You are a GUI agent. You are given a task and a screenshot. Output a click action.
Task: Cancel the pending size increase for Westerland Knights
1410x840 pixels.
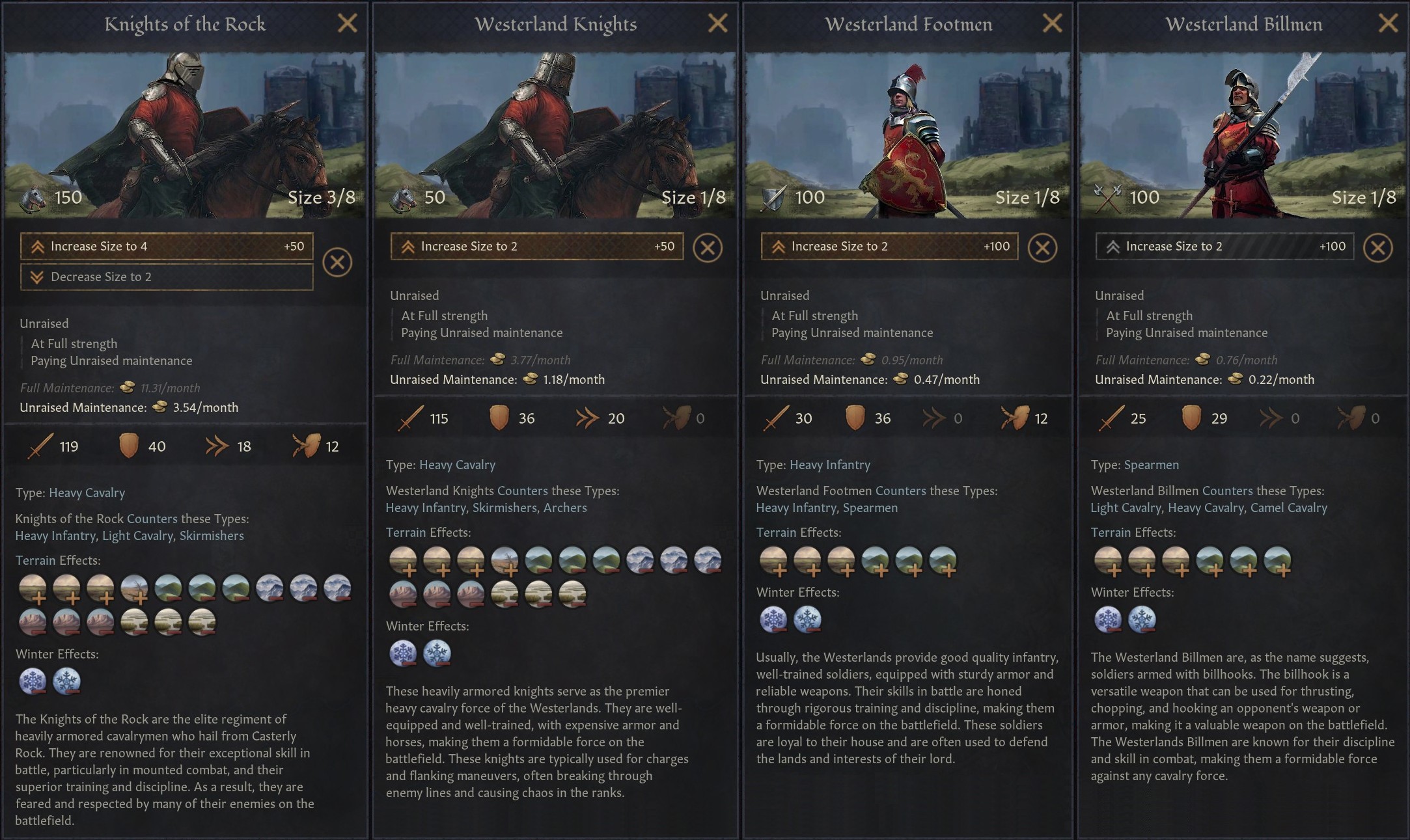click(708, 247)
